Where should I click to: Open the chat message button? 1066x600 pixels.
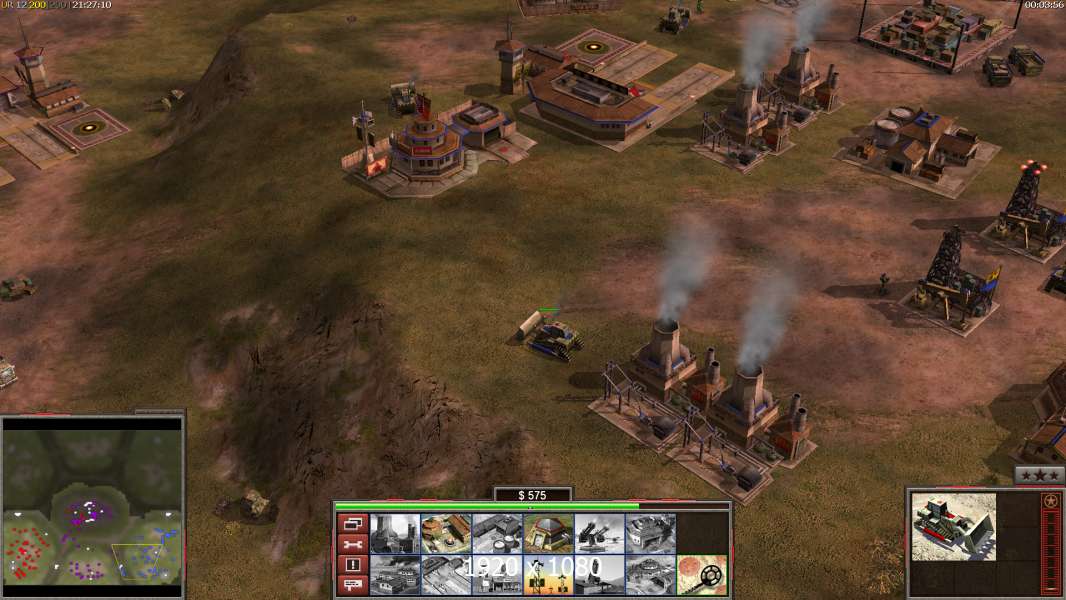[352, 585]
